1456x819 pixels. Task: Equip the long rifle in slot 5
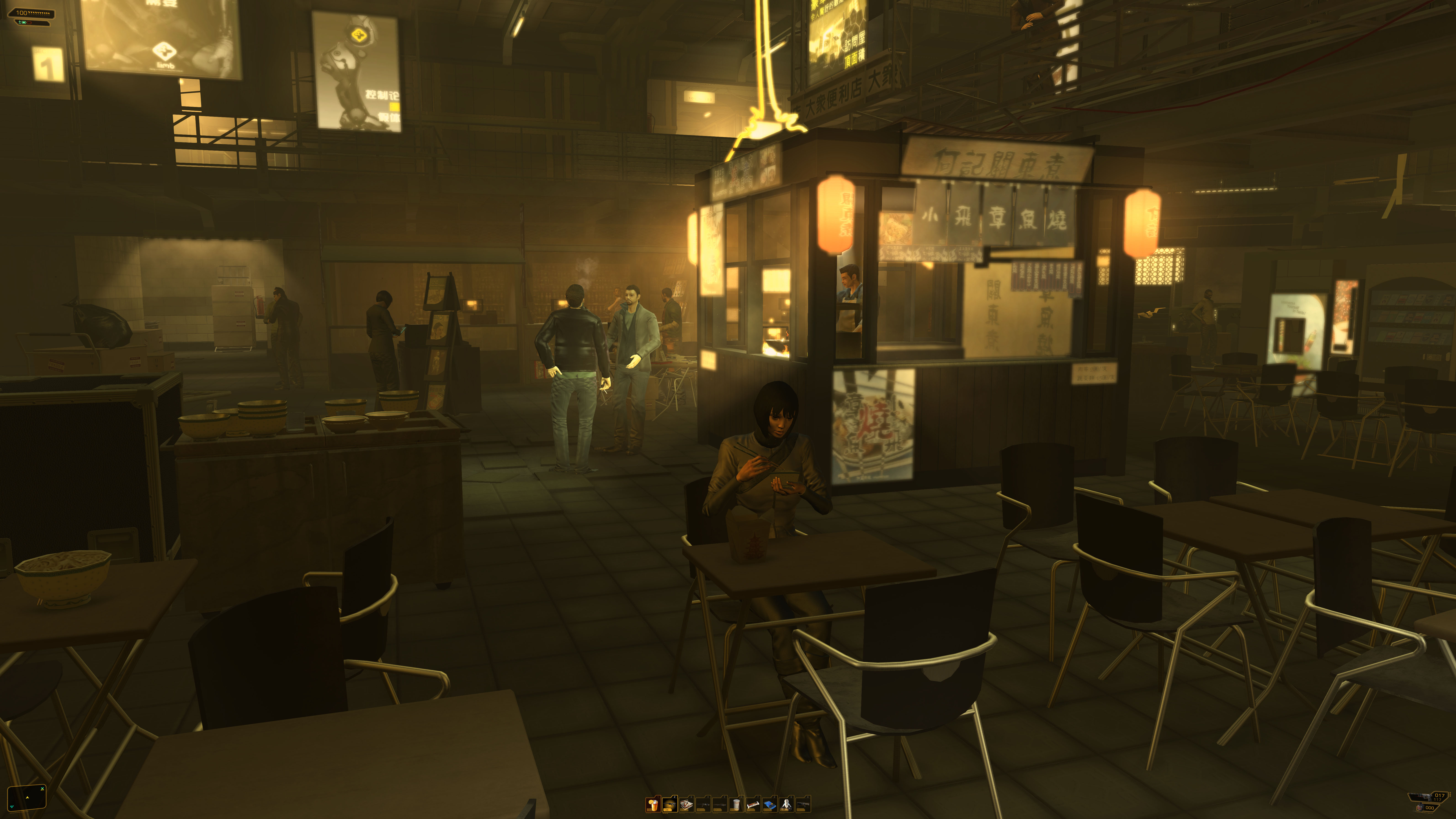point(720,804)
